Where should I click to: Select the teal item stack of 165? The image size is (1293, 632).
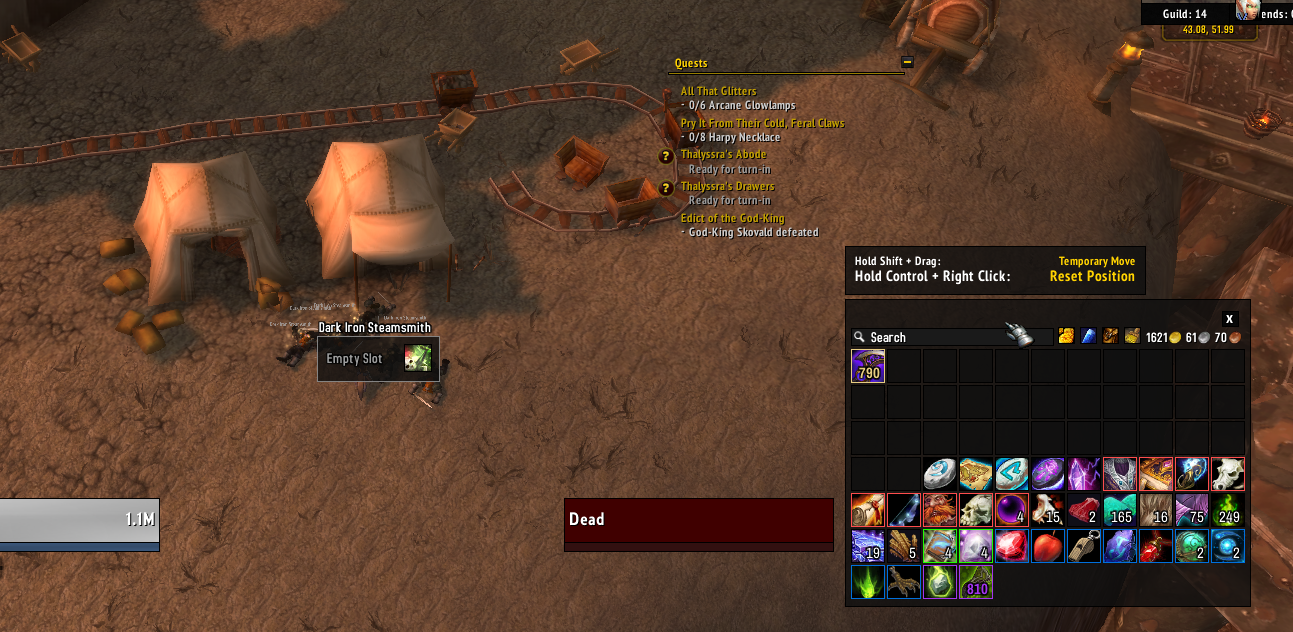[1119, 510]
